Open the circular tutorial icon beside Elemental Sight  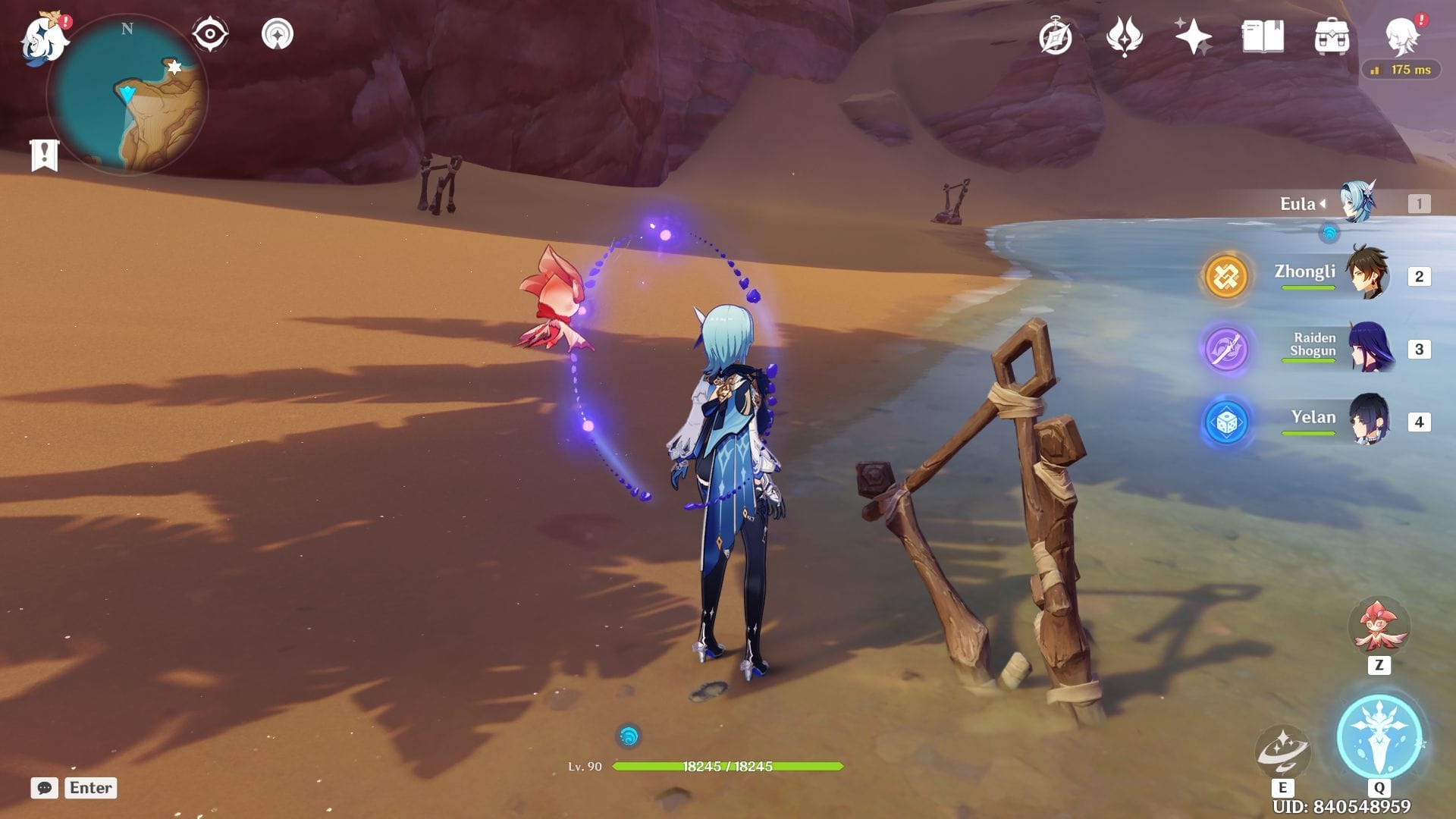277,34
